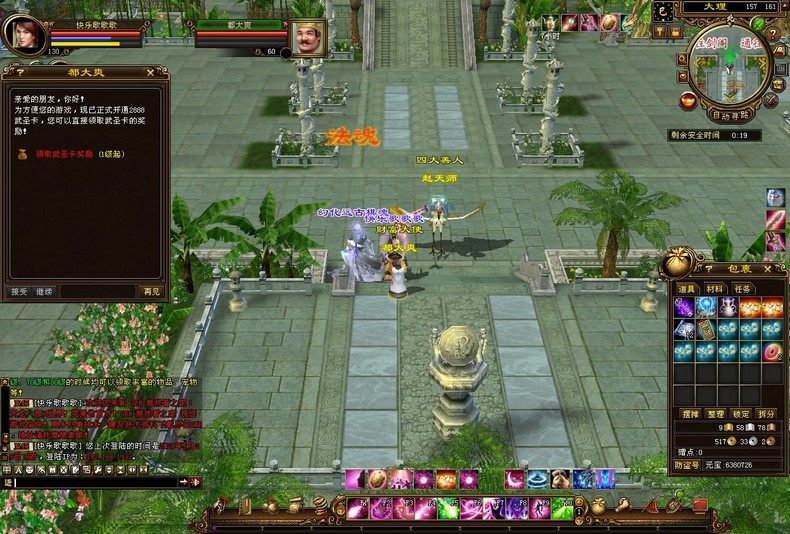Select the red jade ring item slot
Viewport: 790px width, 534px height.
(x=773, y=352)
